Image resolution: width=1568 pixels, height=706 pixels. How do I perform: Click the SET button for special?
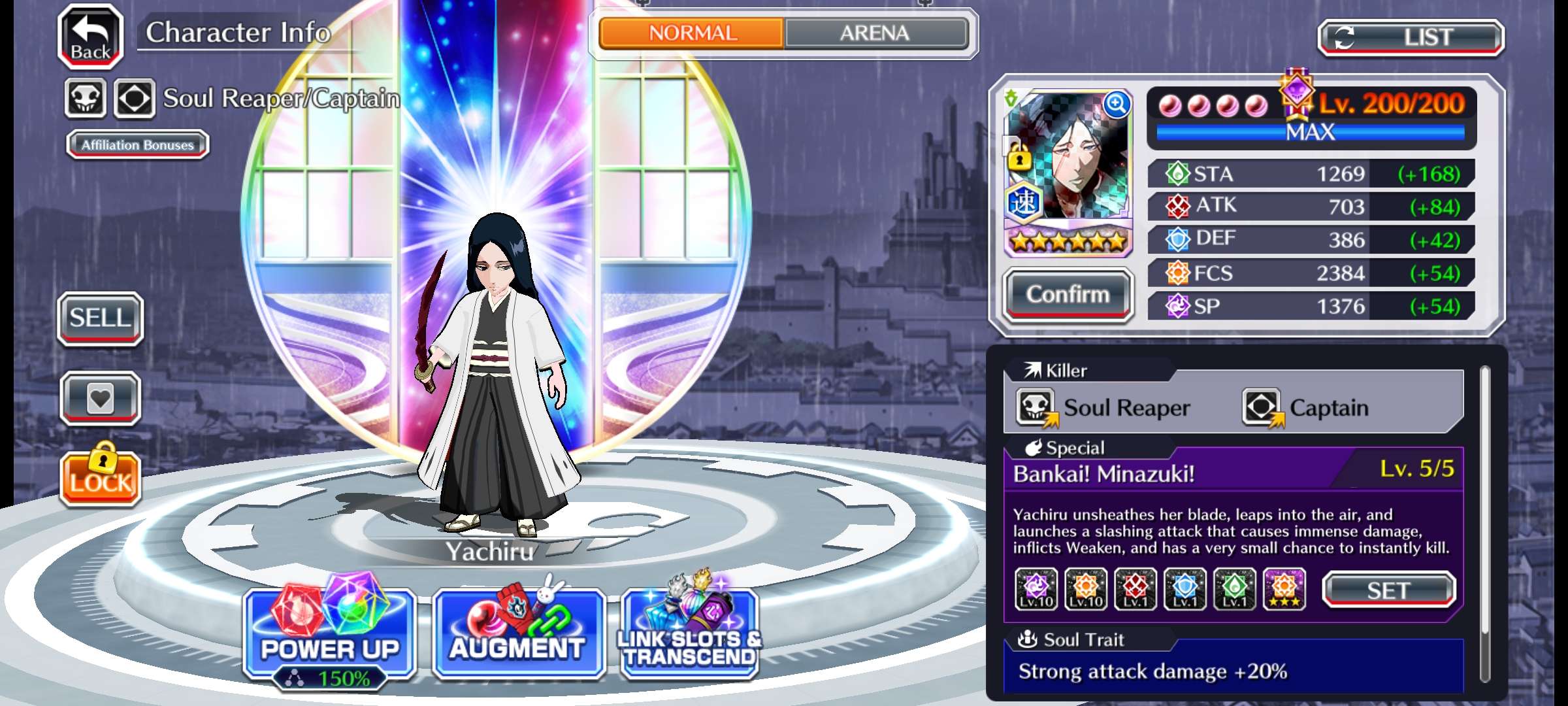(1388, 590)
